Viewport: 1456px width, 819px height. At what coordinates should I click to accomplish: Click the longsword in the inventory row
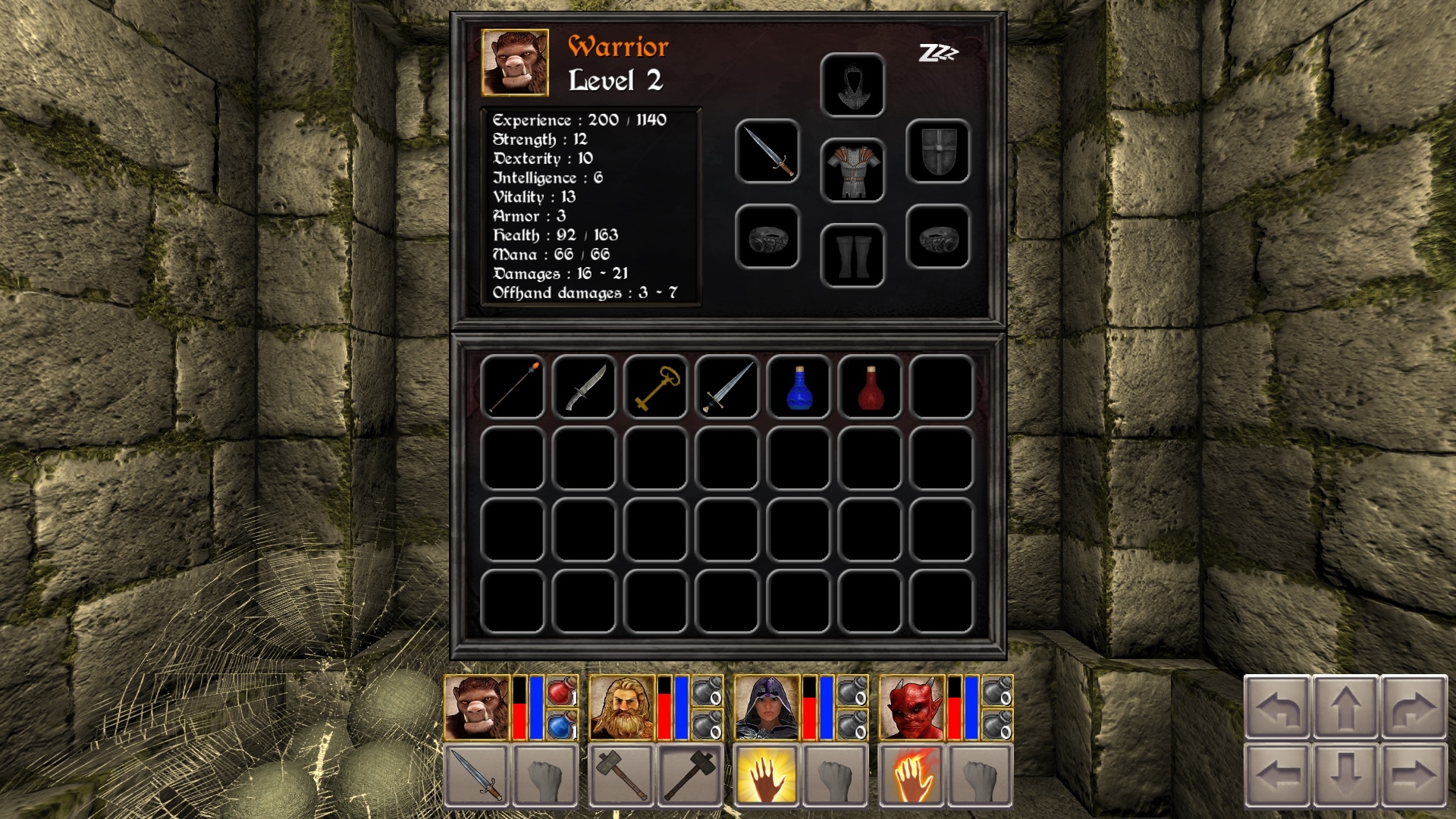point(728,388)
